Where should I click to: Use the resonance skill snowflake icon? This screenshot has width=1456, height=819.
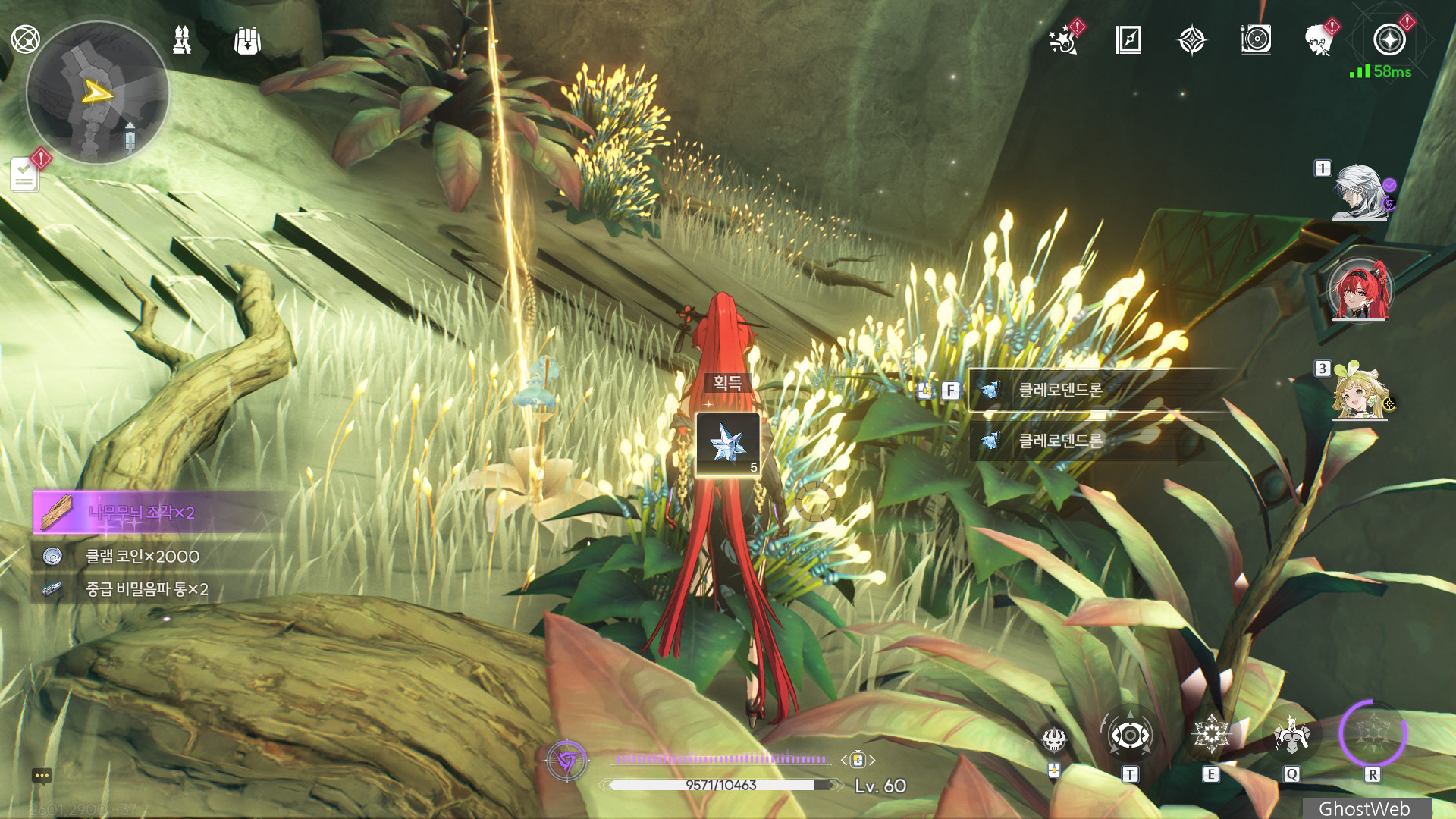pos(1211,734)
